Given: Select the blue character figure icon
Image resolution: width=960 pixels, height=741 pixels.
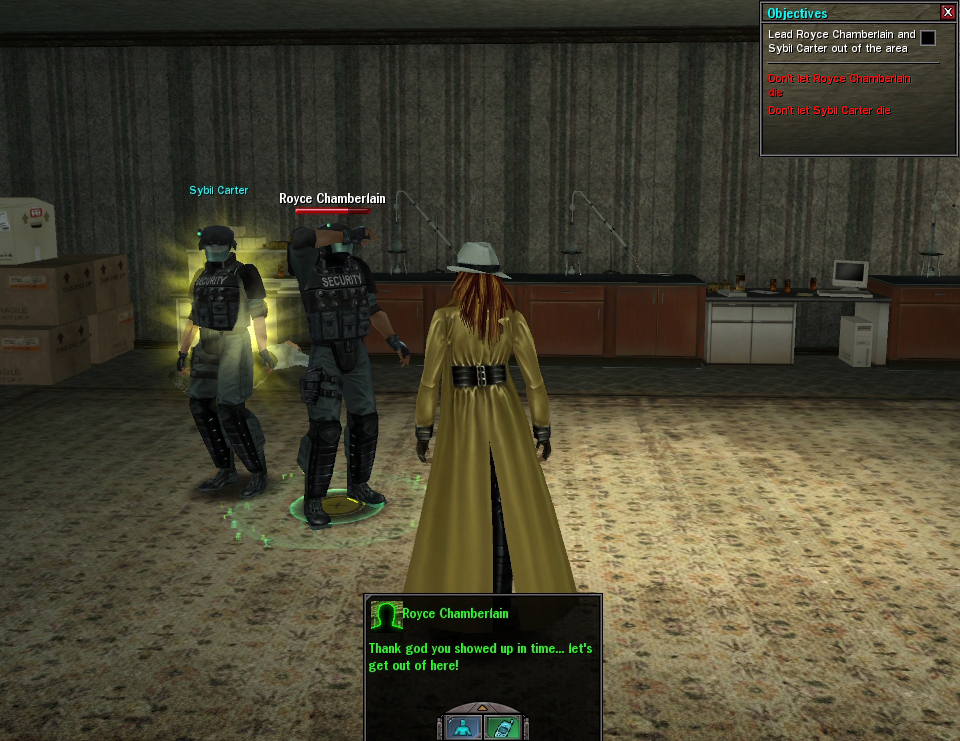Looking at the screenshot, I should point(463,726).
